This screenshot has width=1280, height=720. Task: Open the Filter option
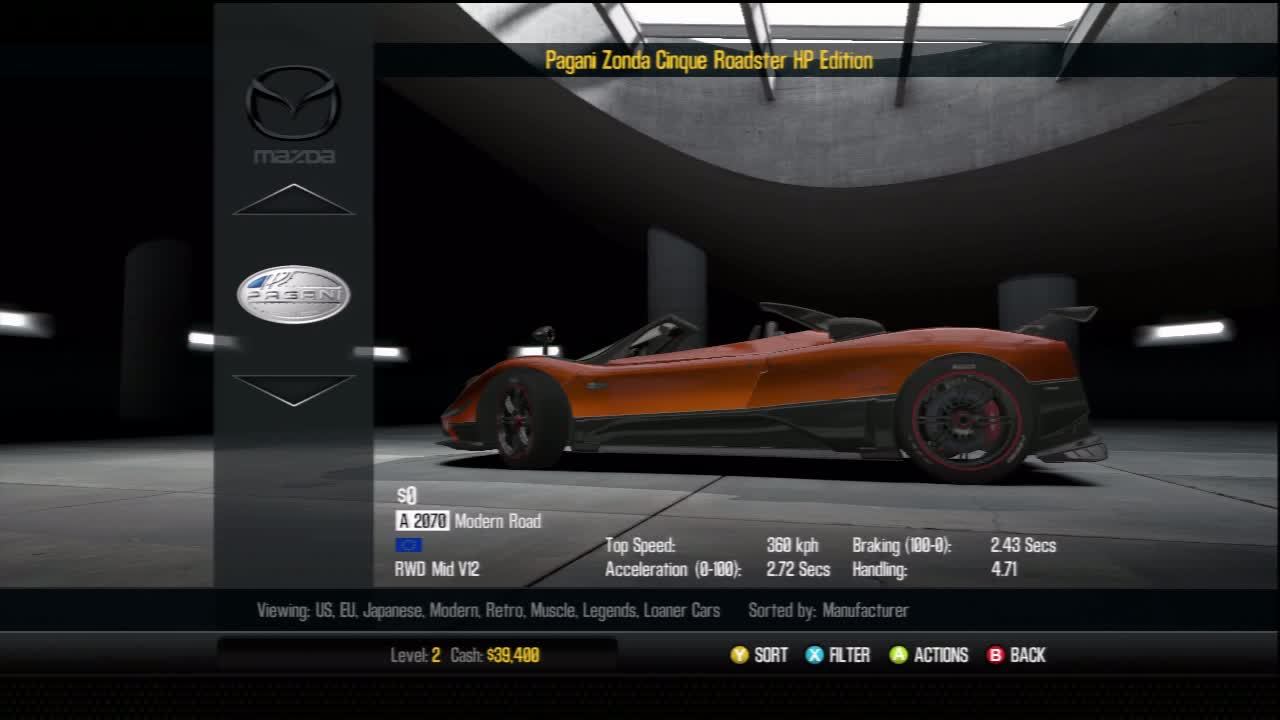[838, 655]
